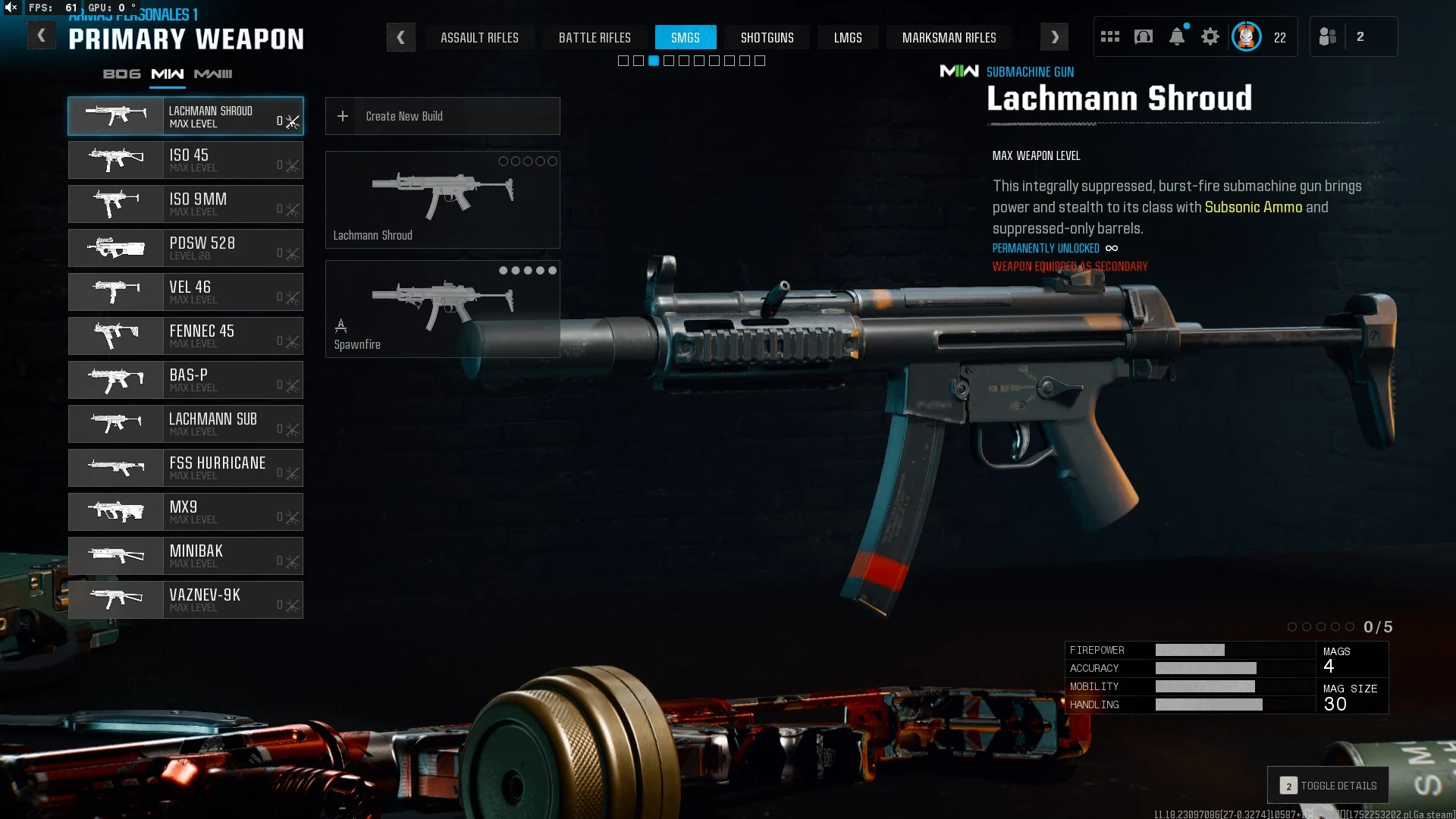Choose the ISO 45 from the weapon list

tap(186, 160)
